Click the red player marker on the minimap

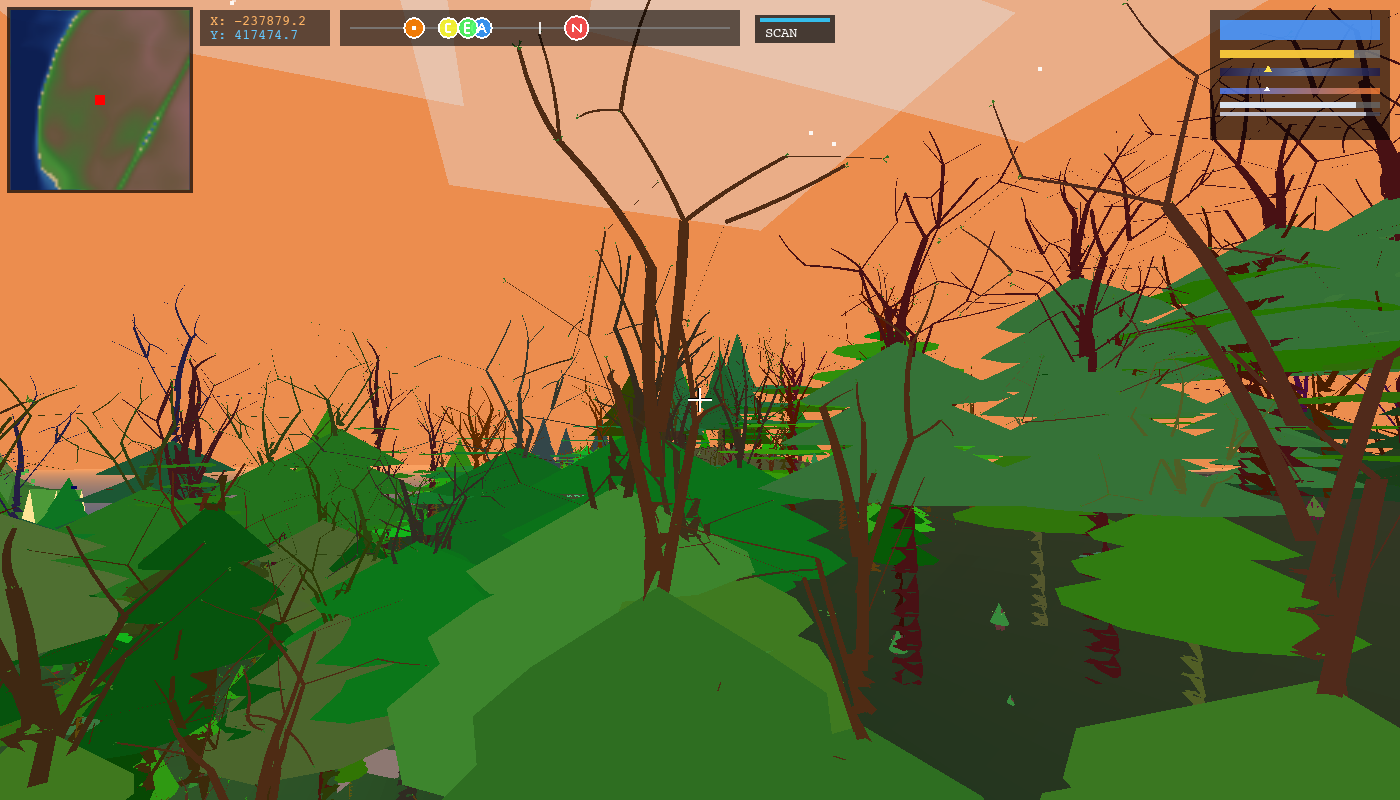pos(99,100)
